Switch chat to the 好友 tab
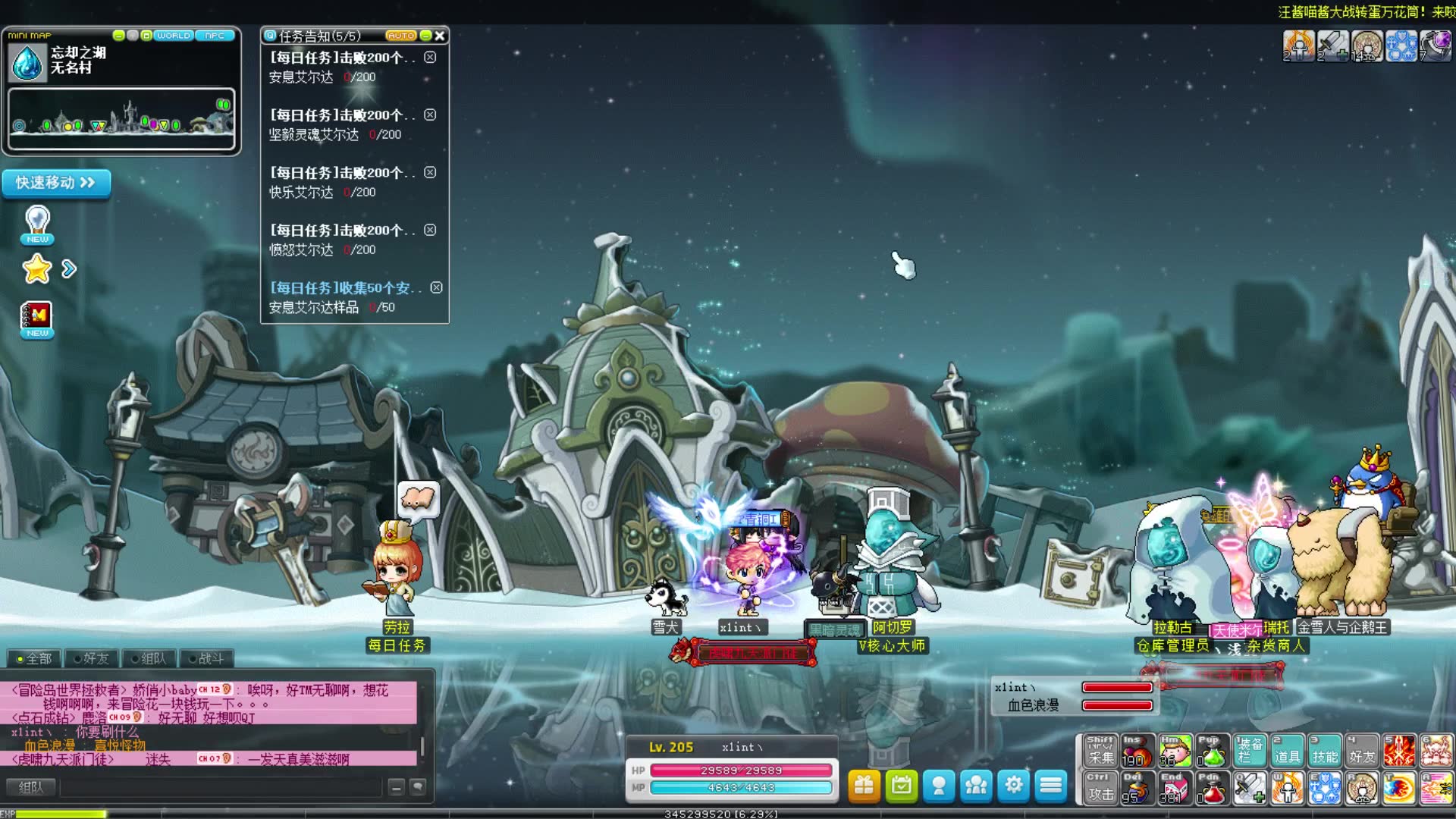Screen dimensions: 1456x819 coord(93,658)
